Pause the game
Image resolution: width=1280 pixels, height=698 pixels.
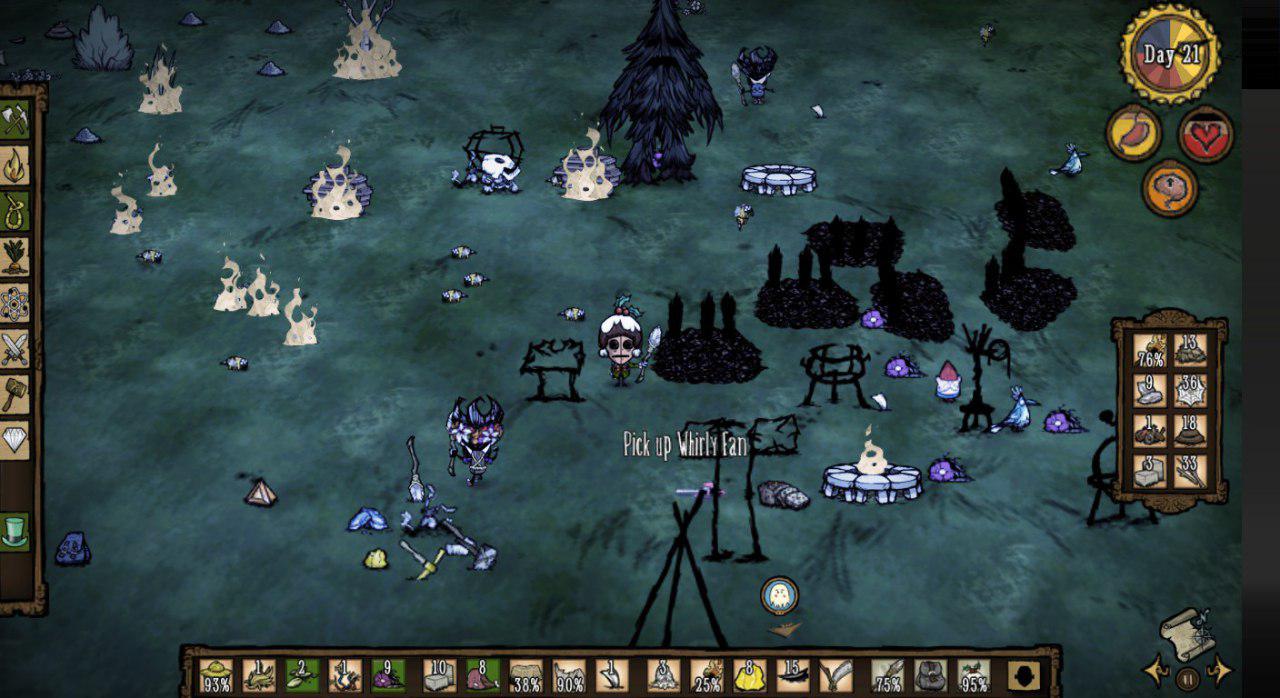pyautogui.click(x=1187, y=677)
